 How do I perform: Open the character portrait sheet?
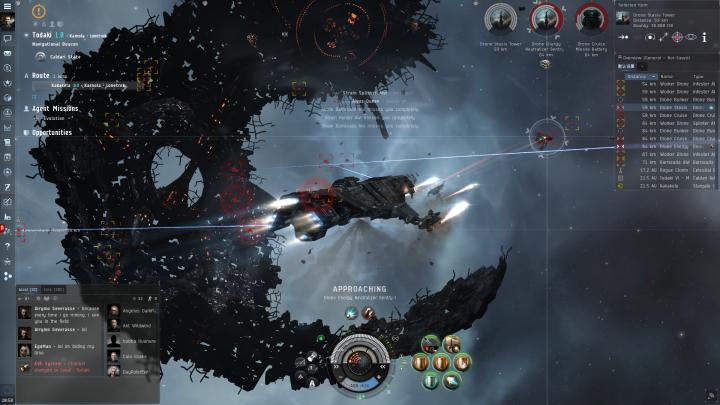8,22
